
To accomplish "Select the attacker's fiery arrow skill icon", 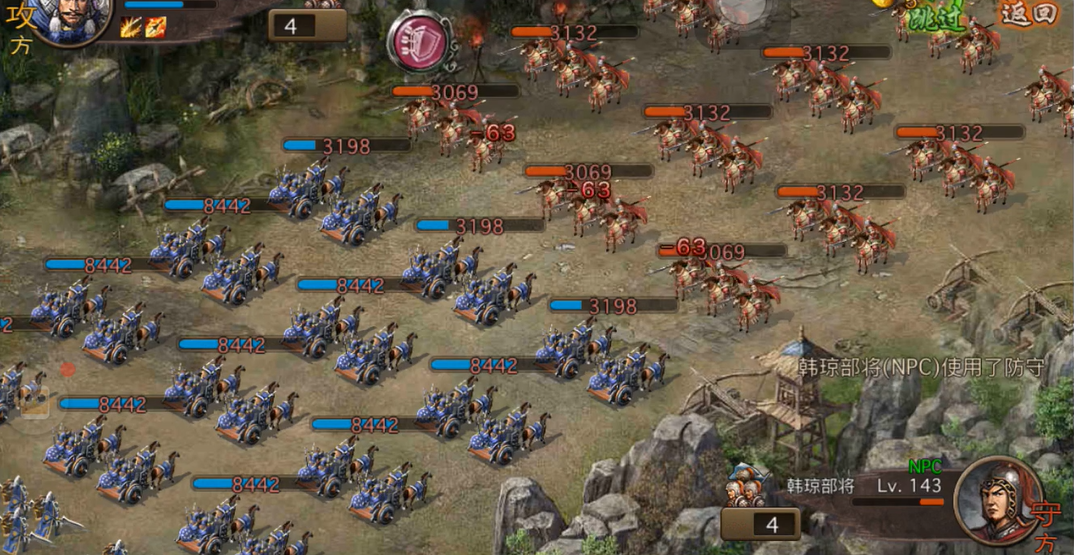I will (154, 27).
